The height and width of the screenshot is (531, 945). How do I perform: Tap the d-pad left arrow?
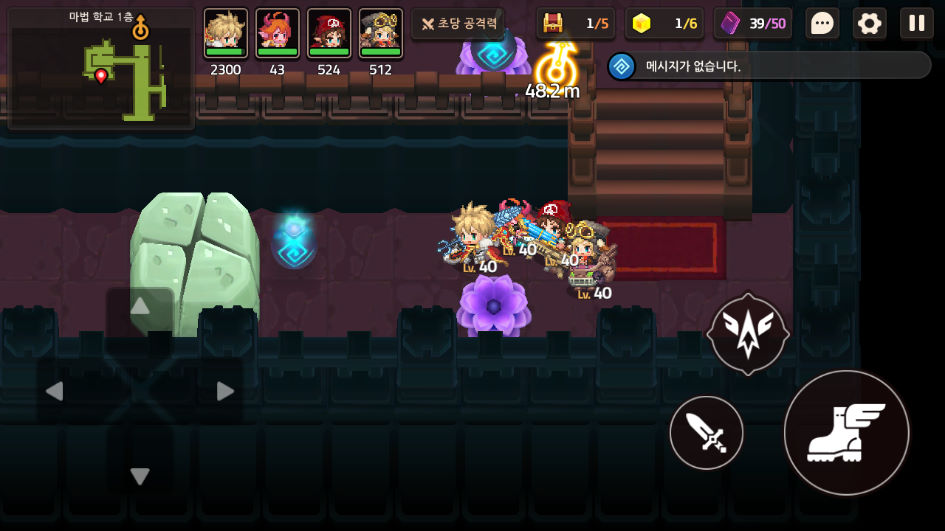56,391
